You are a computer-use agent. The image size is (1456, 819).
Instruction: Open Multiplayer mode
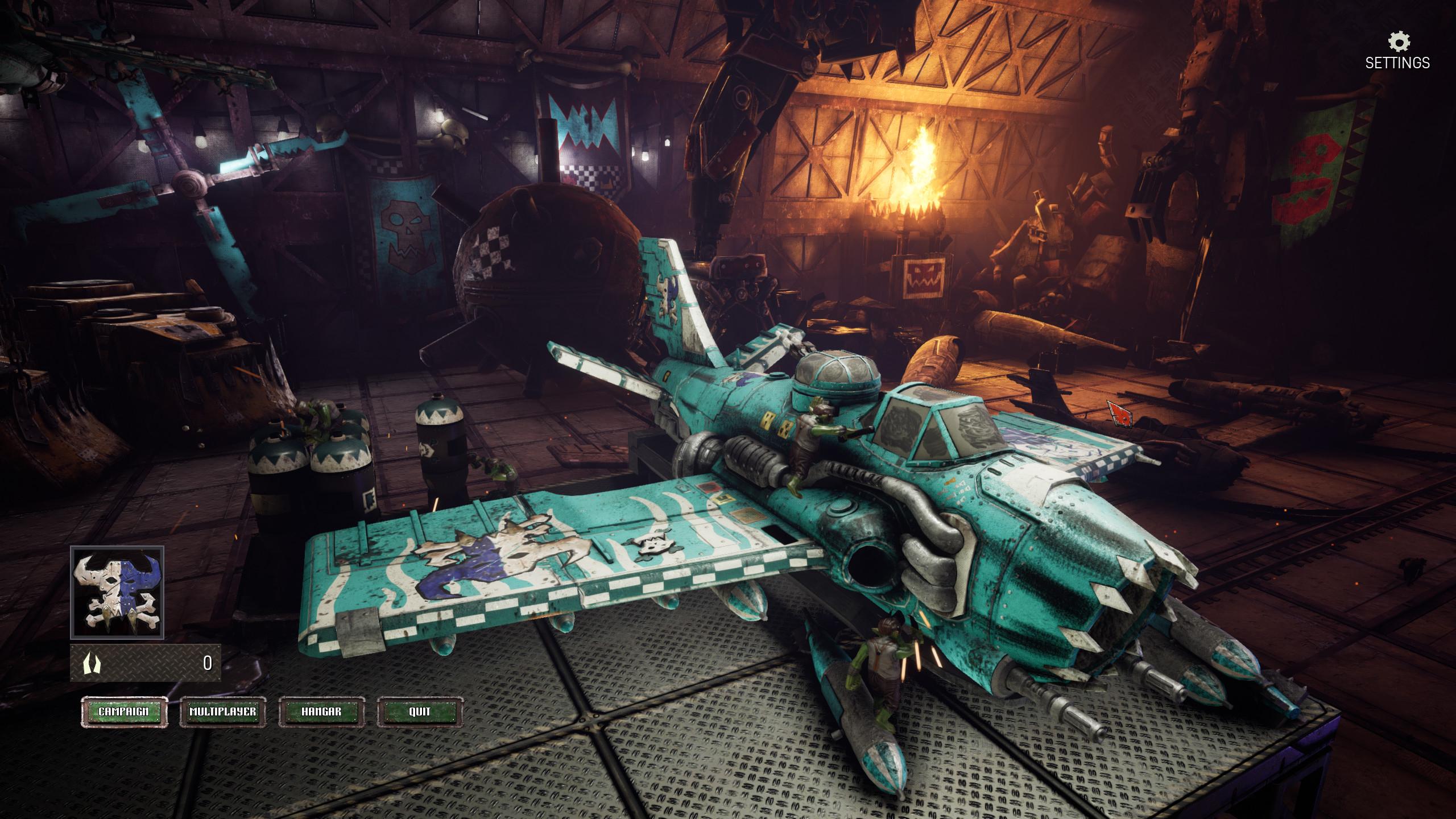pos(223,711)
